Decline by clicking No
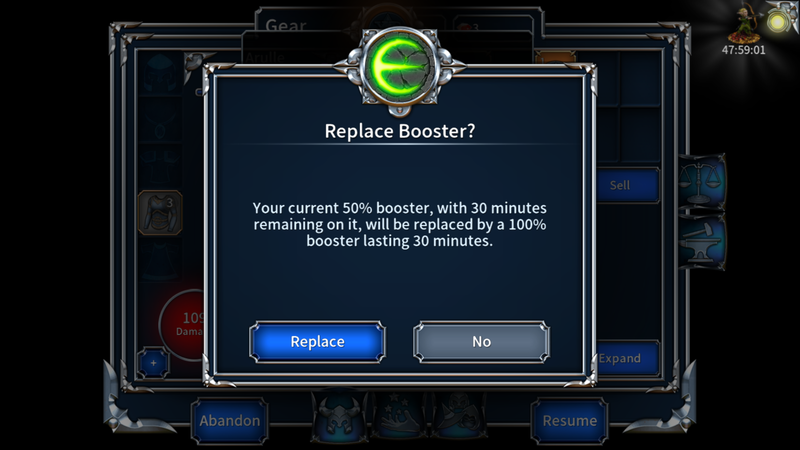The height and width of the screenshot is (450, 800). click(481, 341)
